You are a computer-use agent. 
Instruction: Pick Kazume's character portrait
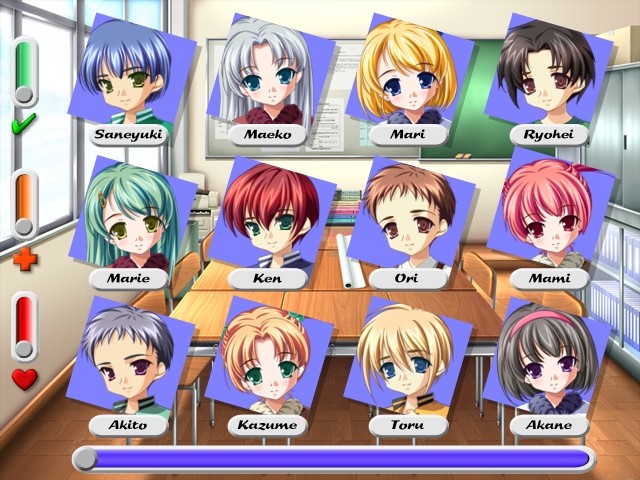pyautogui.click(x=267, y=362)
